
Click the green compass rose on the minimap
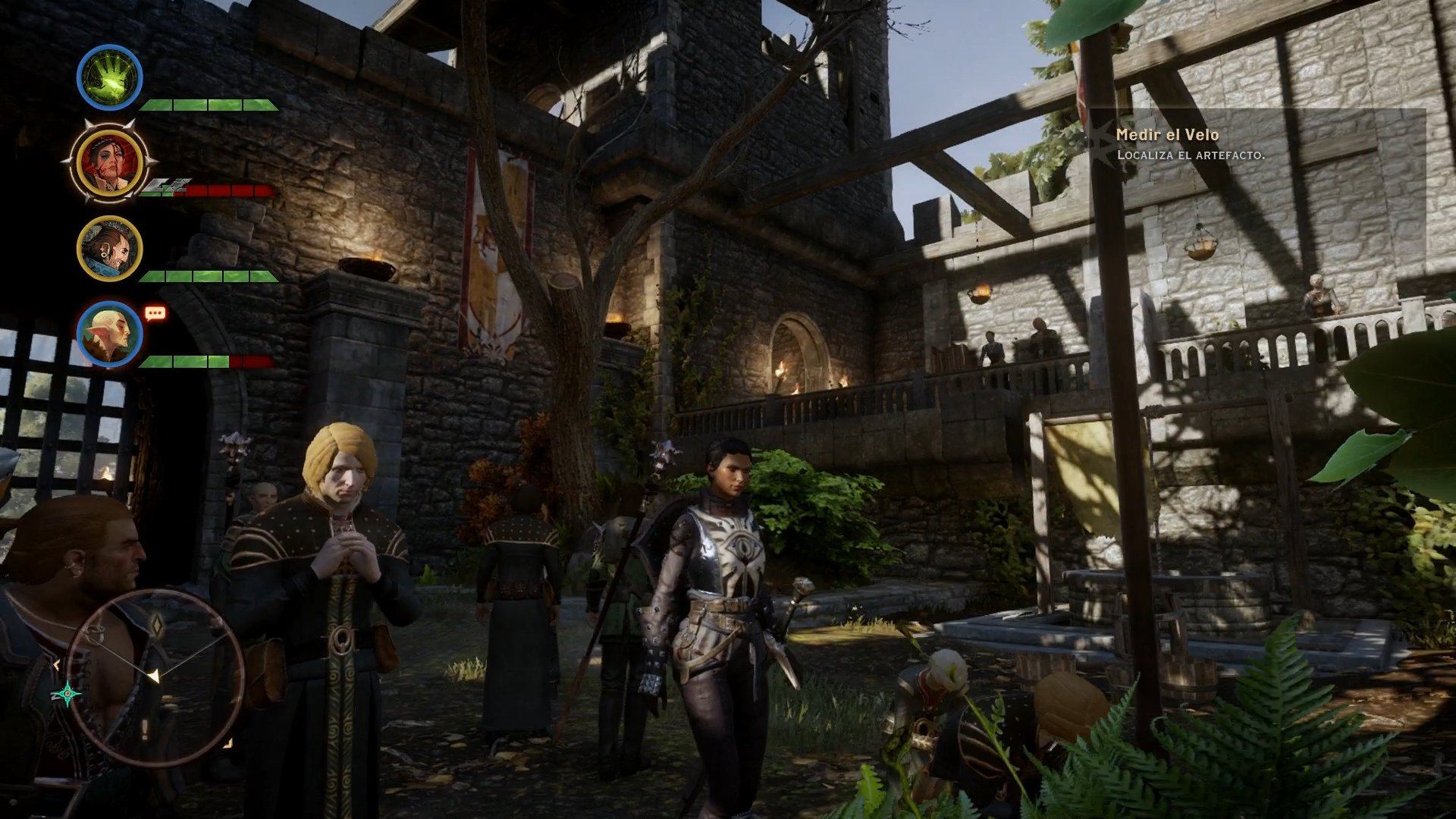(68, 693)
